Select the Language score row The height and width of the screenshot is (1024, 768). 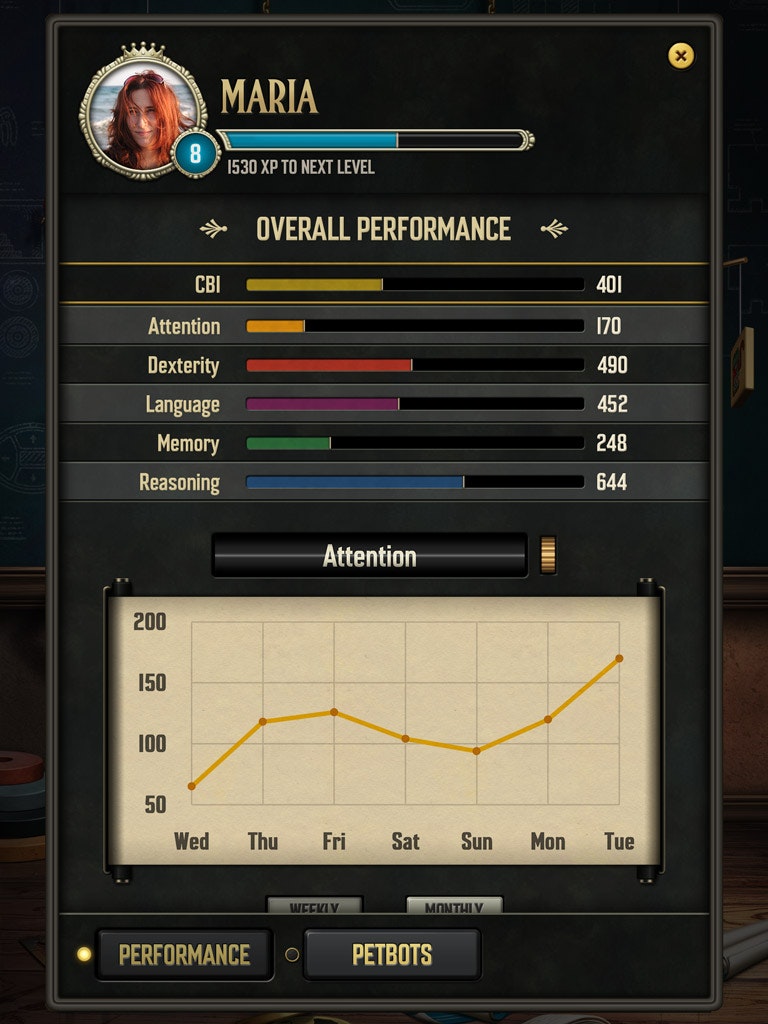pos(384,404)
